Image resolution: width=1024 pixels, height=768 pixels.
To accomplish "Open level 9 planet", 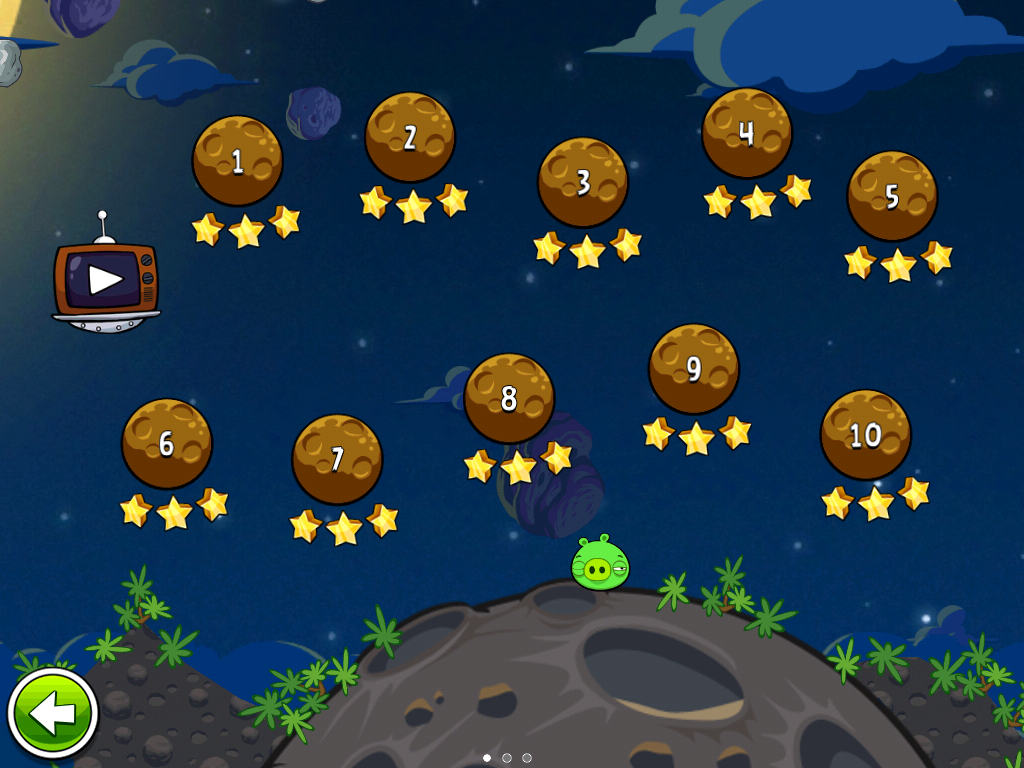I will click(x=694, y=368).
